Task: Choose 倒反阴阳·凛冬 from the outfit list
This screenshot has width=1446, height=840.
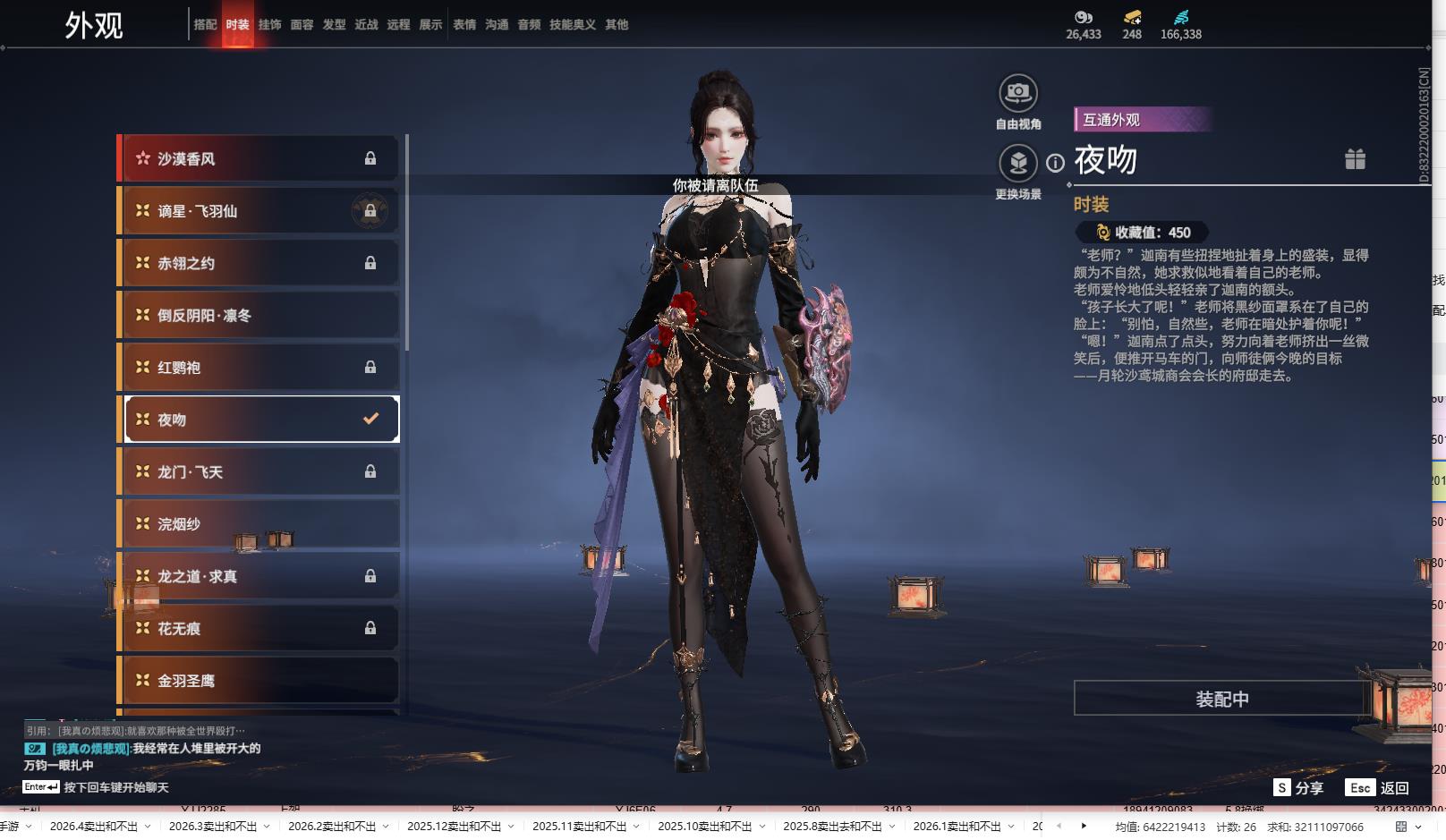Action: point(259,315)
